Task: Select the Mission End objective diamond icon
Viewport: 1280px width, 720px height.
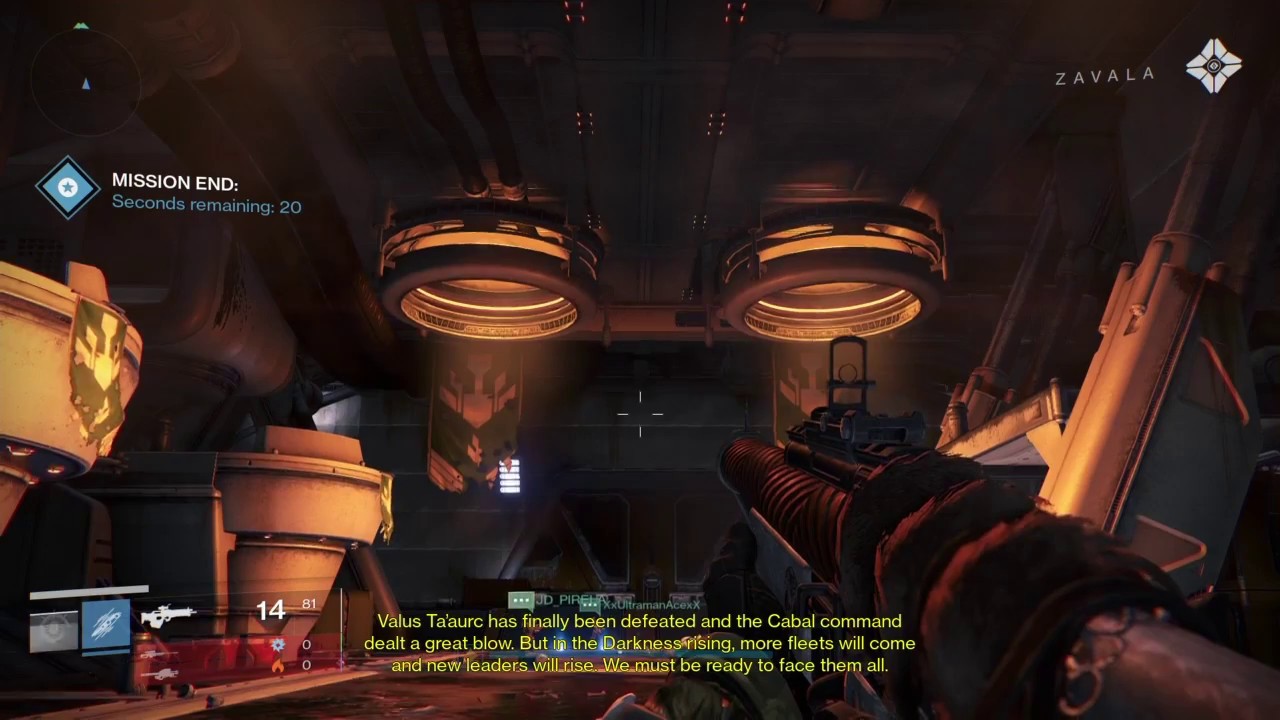Action: click(69, 188)
